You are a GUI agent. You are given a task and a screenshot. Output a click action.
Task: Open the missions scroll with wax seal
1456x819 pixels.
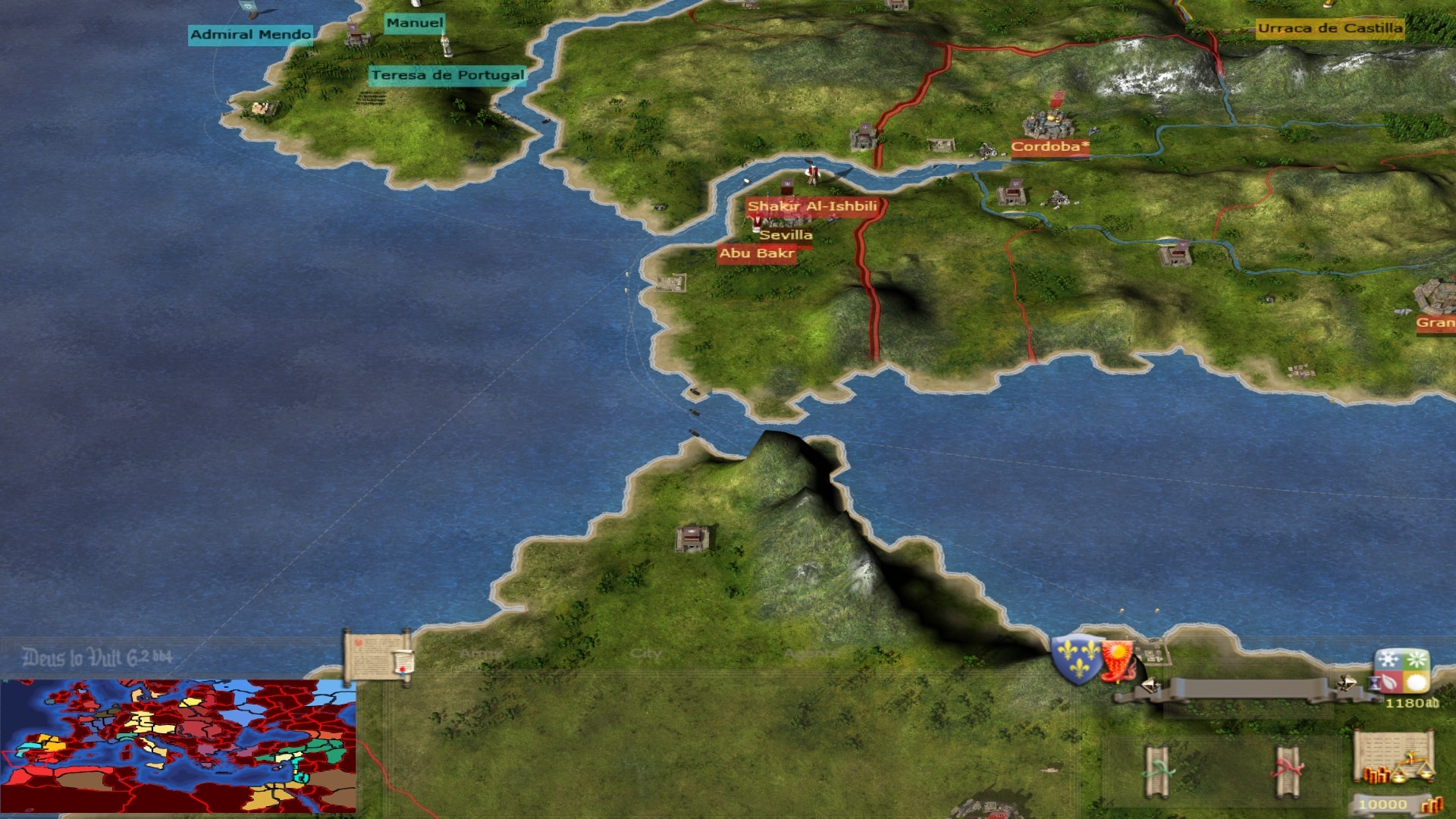(378, 657)
